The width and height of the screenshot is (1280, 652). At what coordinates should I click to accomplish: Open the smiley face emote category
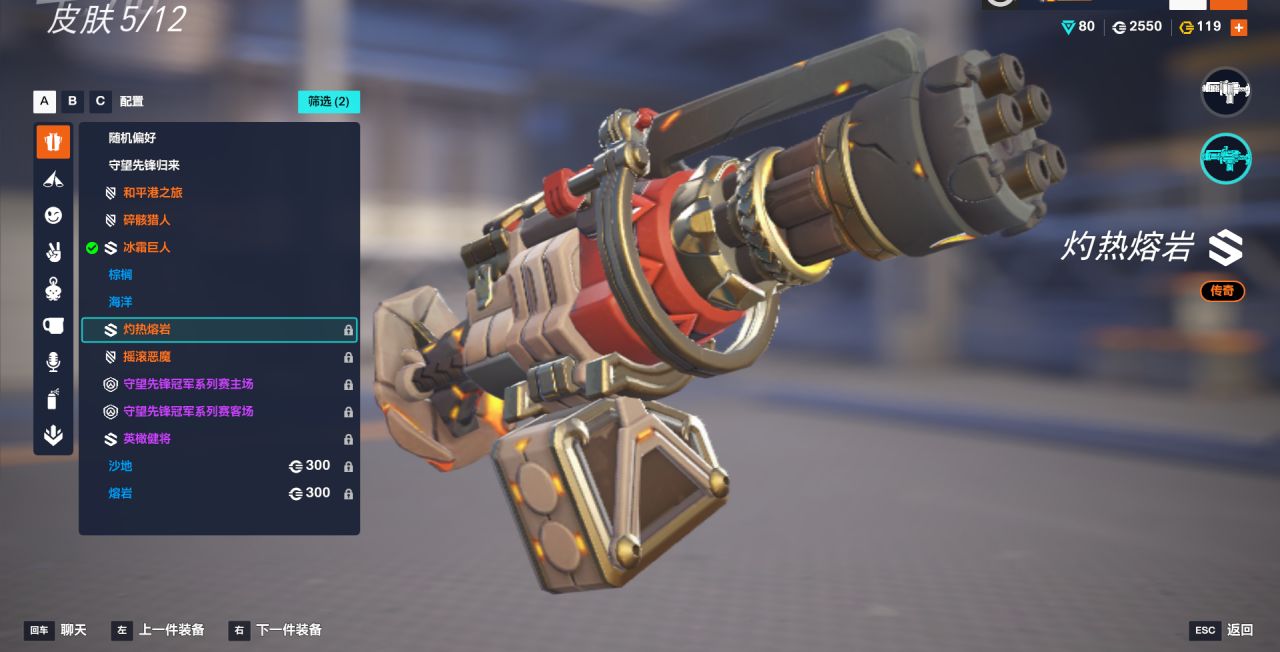53,215
